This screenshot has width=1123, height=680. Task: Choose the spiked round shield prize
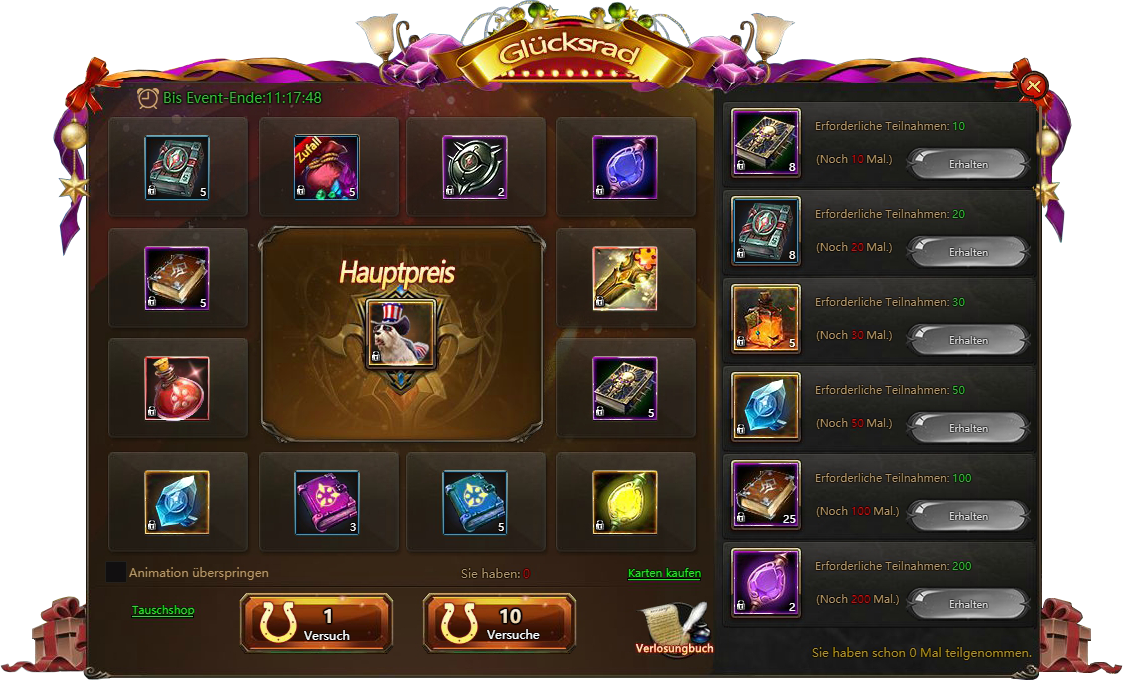(x=475, y=167)
